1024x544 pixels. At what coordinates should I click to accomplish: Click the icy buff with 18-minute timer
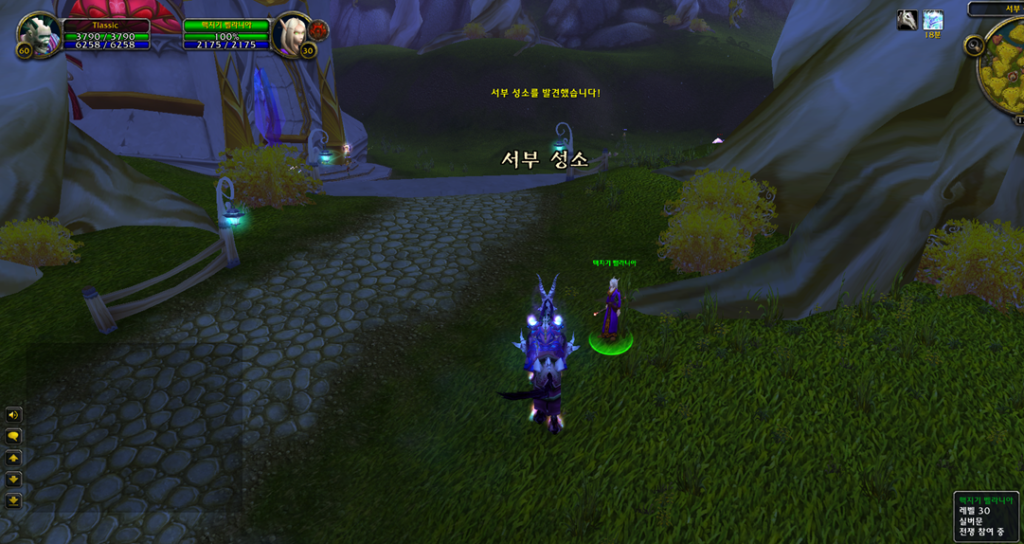pyautogui.click(x=933, y=19)
